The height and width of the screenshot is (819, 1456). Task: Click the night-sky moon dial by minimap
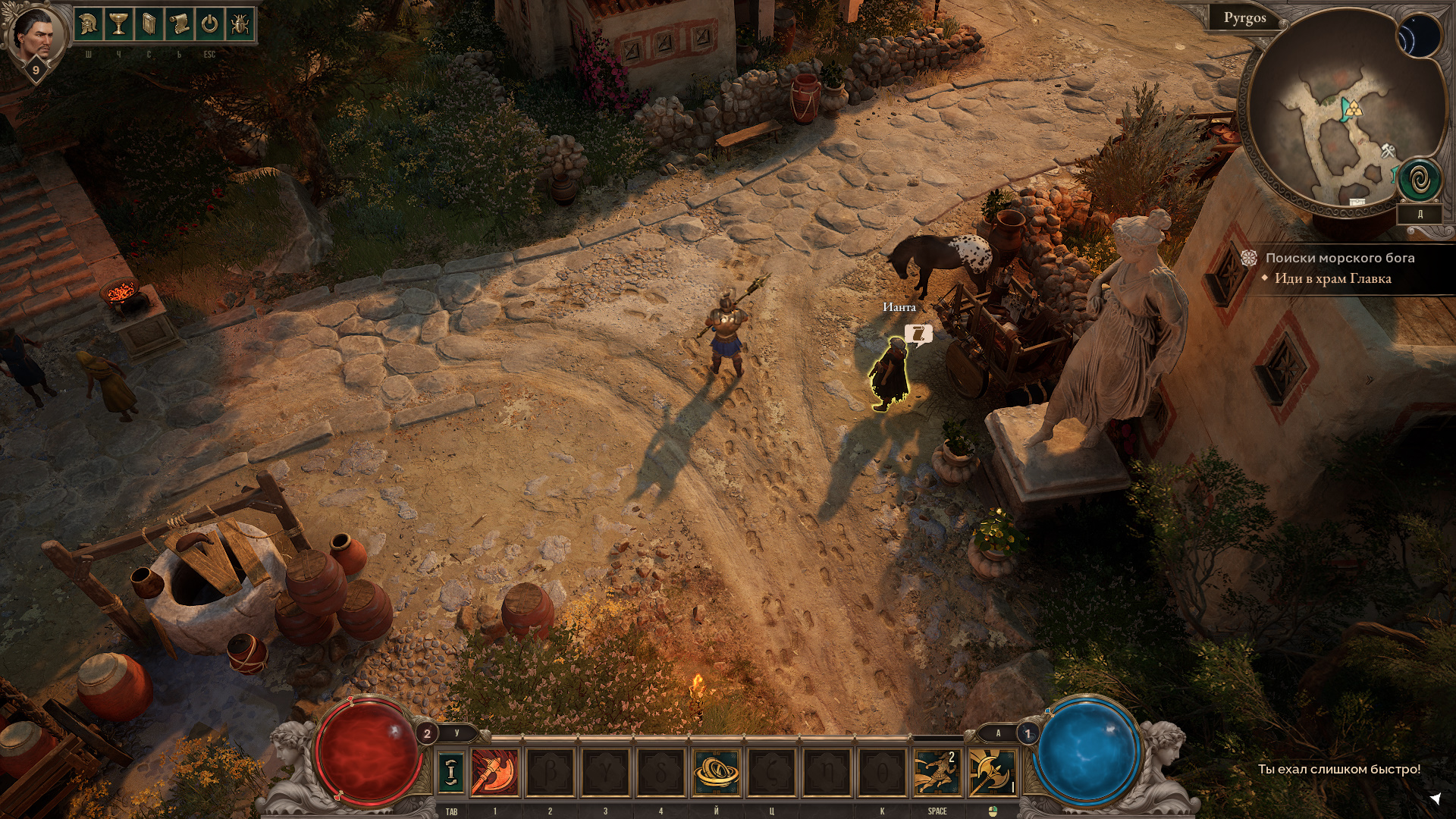(1419, 37)
